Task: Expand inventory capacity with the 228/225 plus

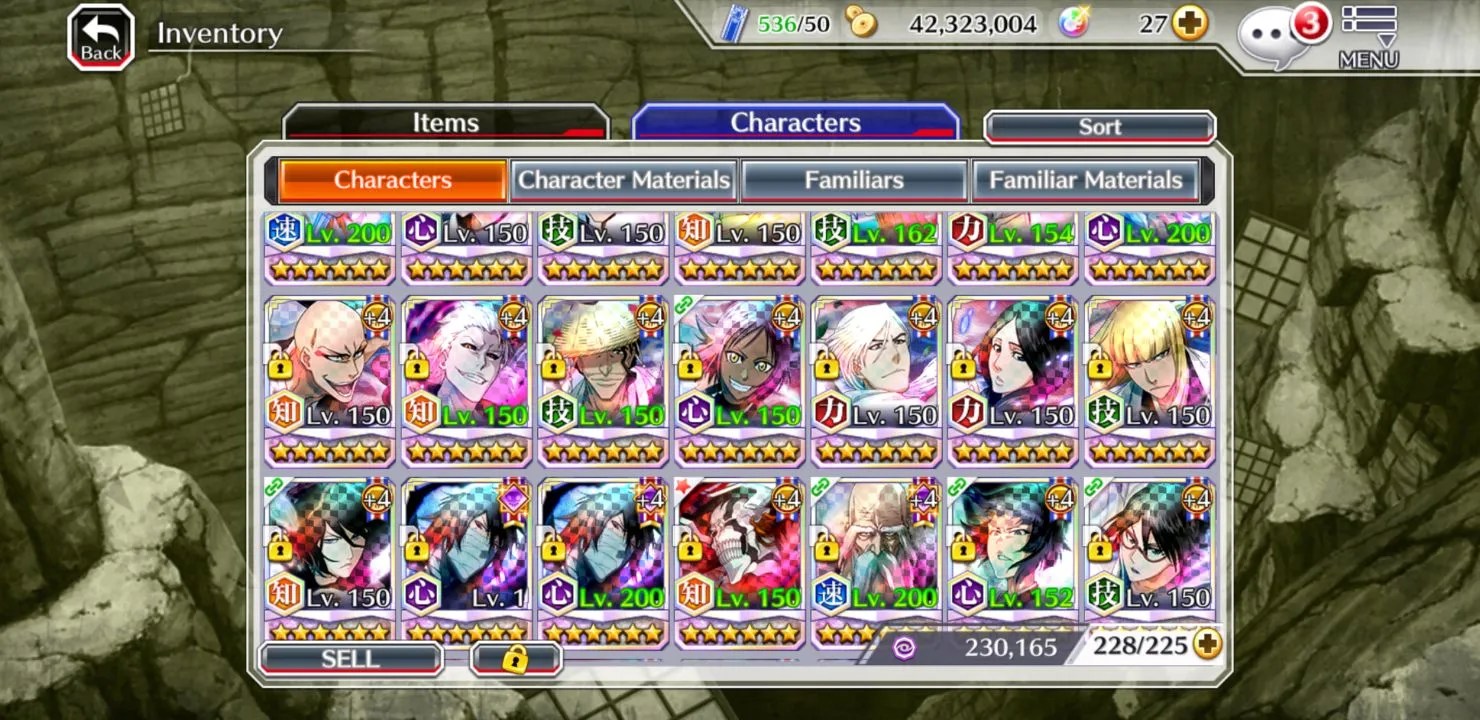Action: 1208,645
